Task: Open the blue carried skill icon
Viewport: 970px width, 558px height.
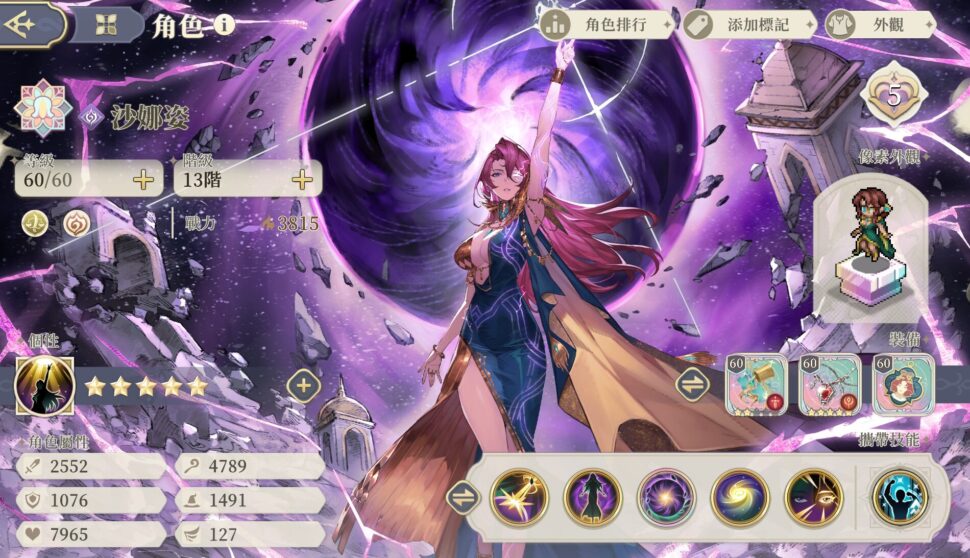Action: (x=900, y=497)
